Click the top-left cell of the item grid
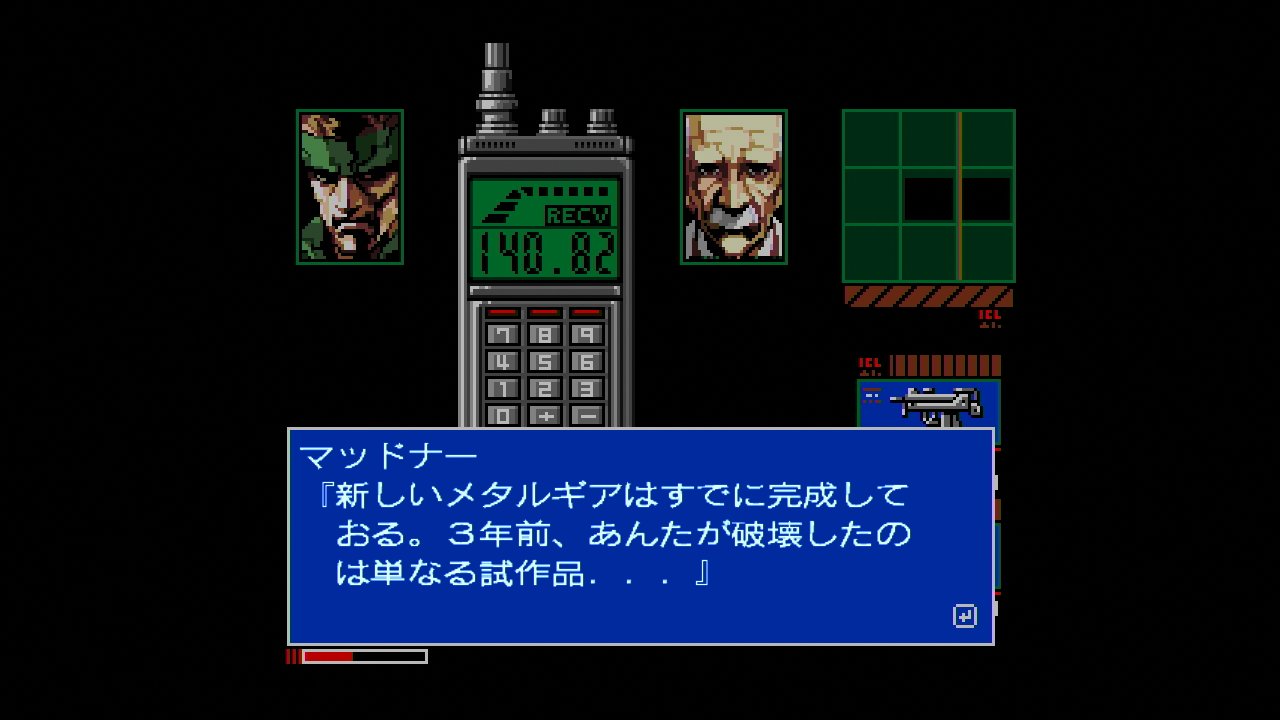1280x720 pixels. pyautogui.click(x=872, y=136)
